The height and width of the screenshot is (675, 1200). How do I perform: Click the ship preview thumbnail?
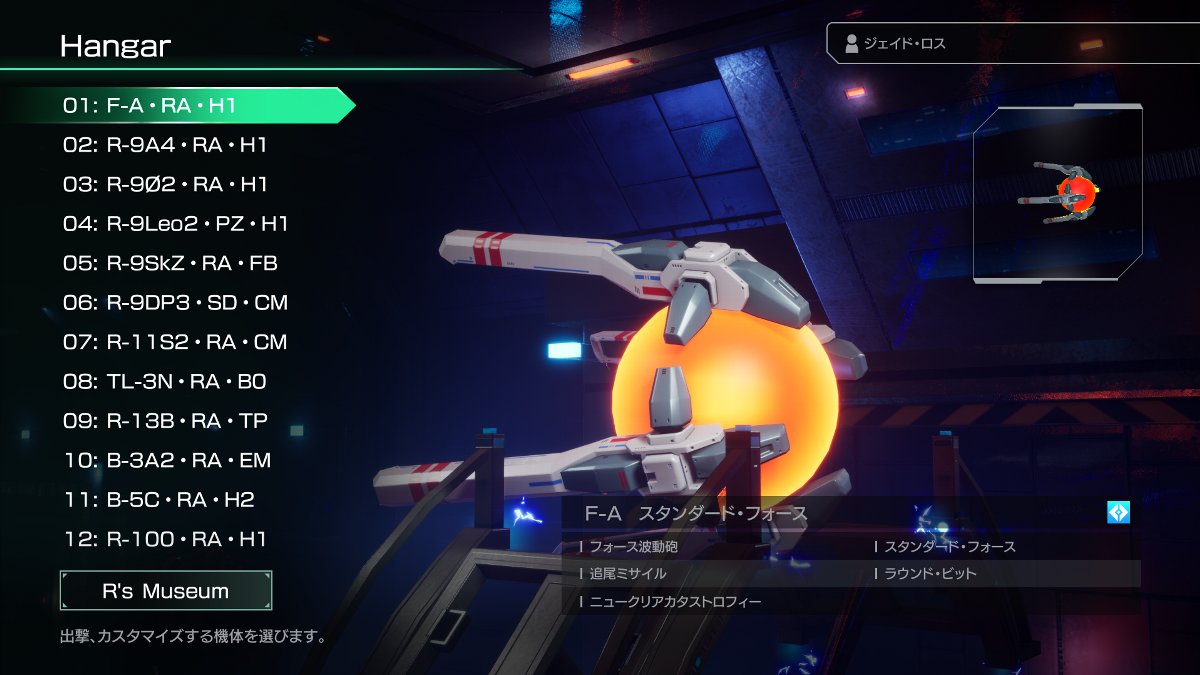(1058, 193)
